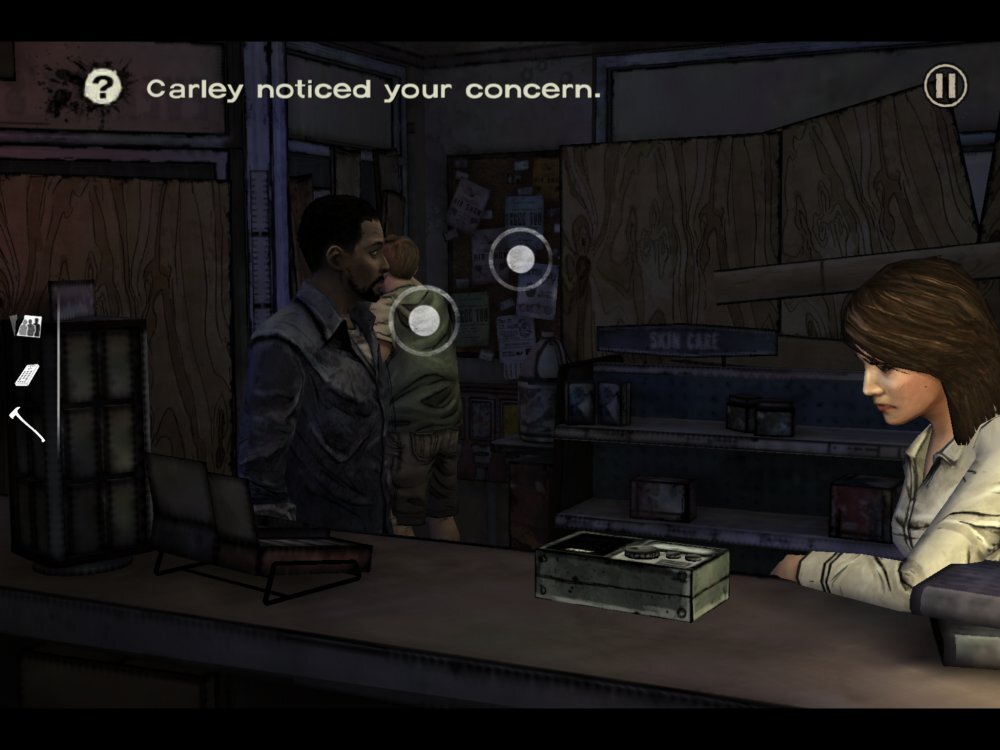
Task: Choose the remote control inventory item
Action: click(x=27, y=374)
